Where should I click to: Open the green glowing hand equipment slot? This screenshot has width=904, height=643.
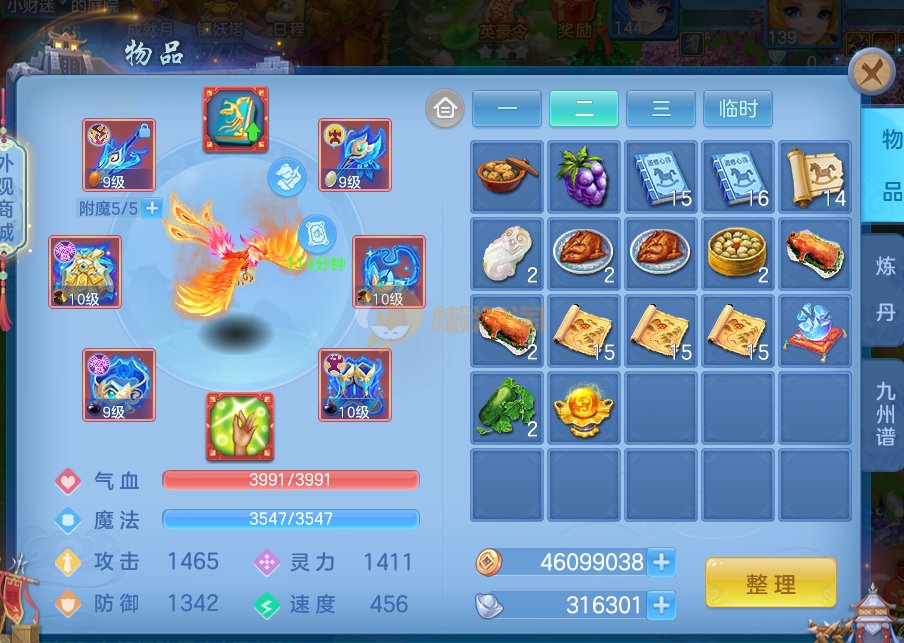coord(240,427)
